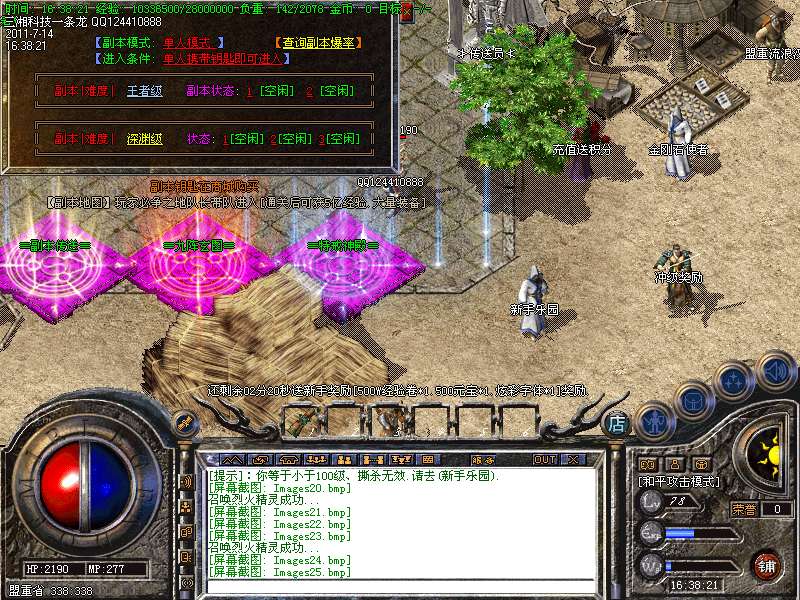Click the OUT button above the chat
Screen dimensions: 800x600
click(x=544, y=459)
